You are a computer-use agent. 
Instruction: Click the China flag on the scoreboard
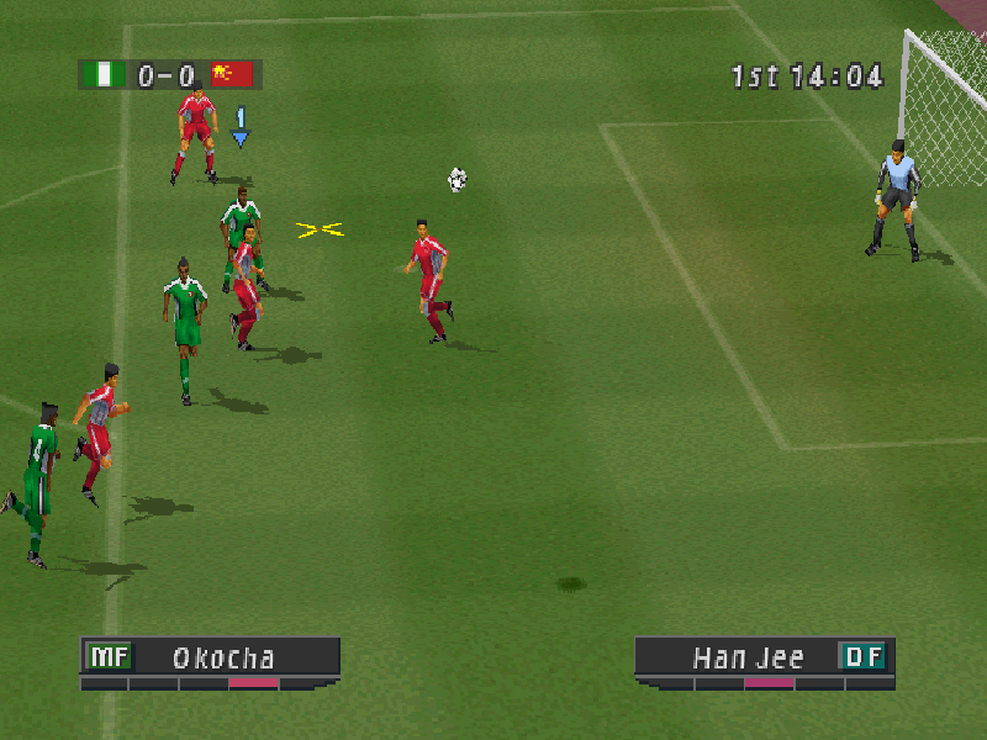233,75
